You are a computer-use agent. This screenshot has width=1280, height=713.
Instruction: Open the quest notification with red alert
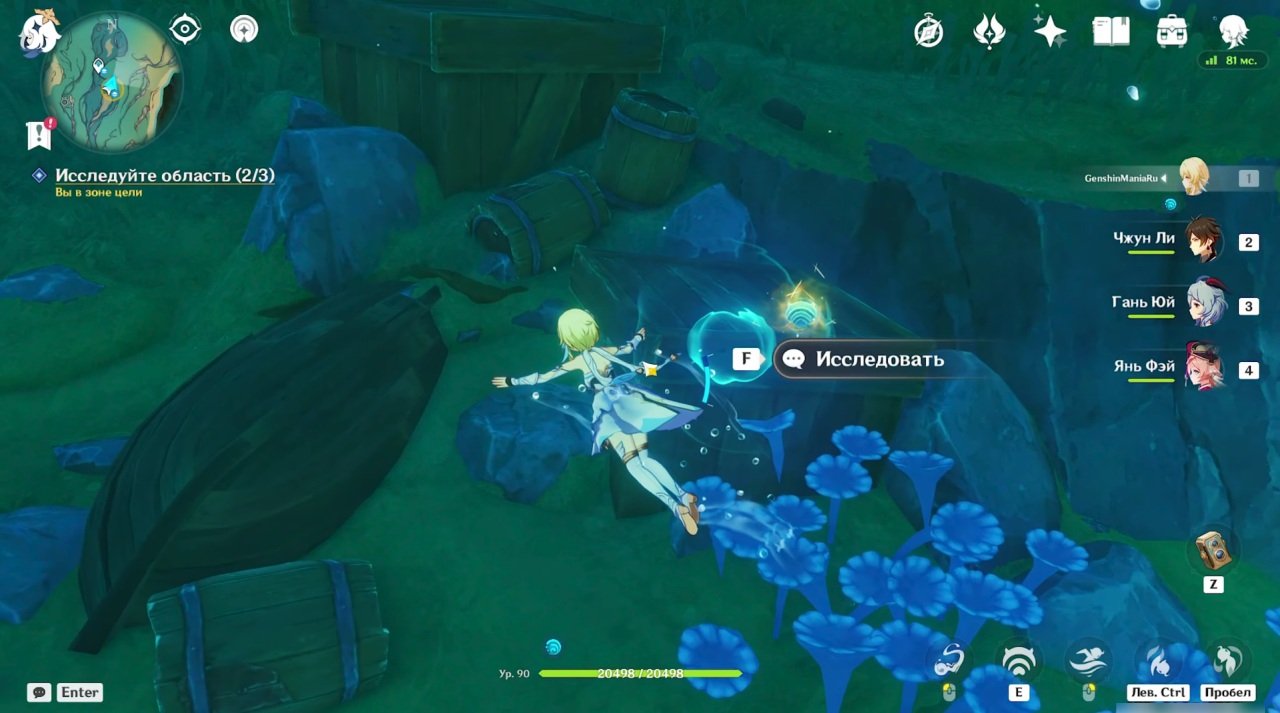pyautogui.click(x=39, y=135)
